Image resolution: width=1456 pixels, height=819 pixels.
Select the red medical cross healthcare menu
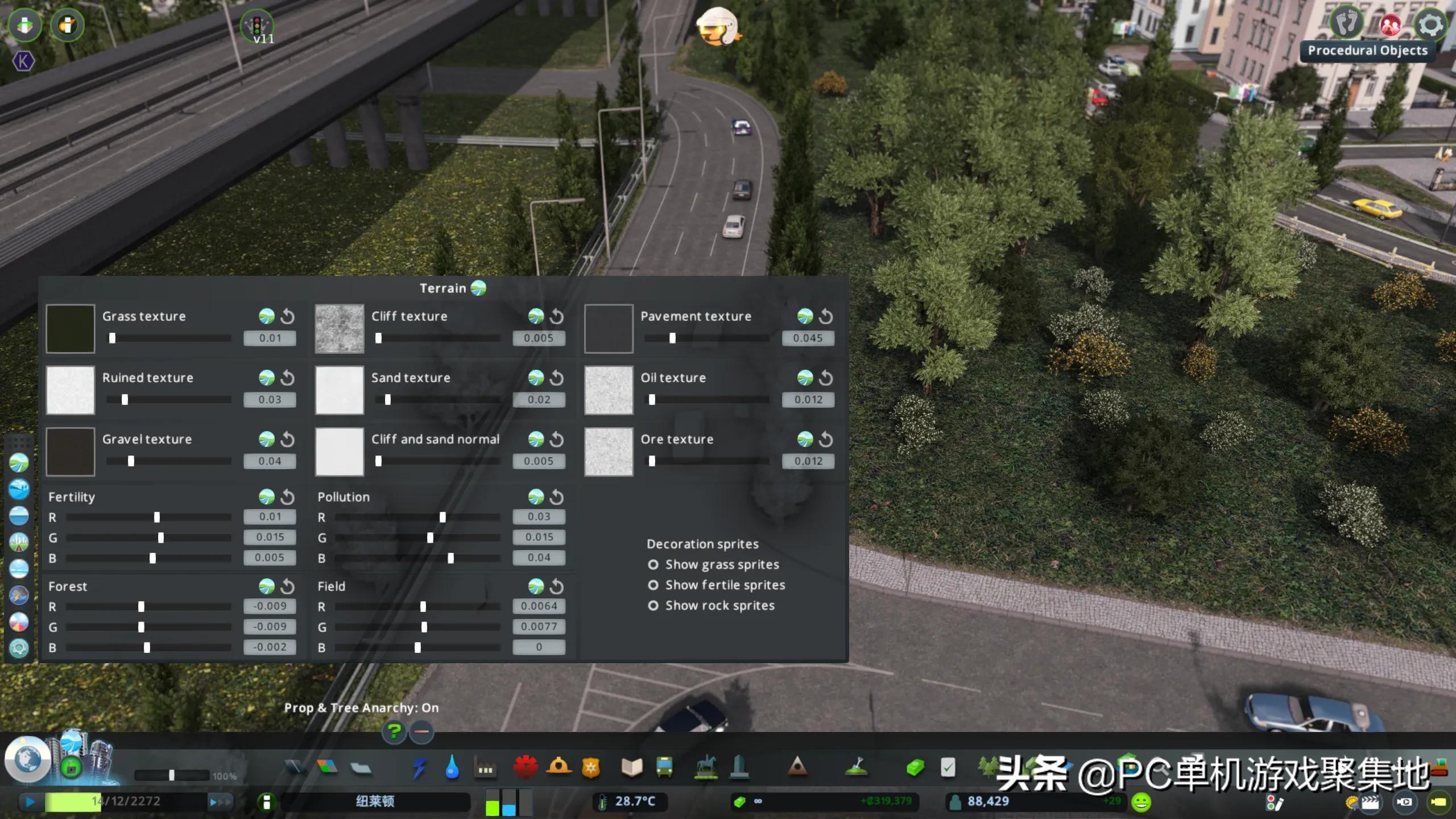(525, 768)
